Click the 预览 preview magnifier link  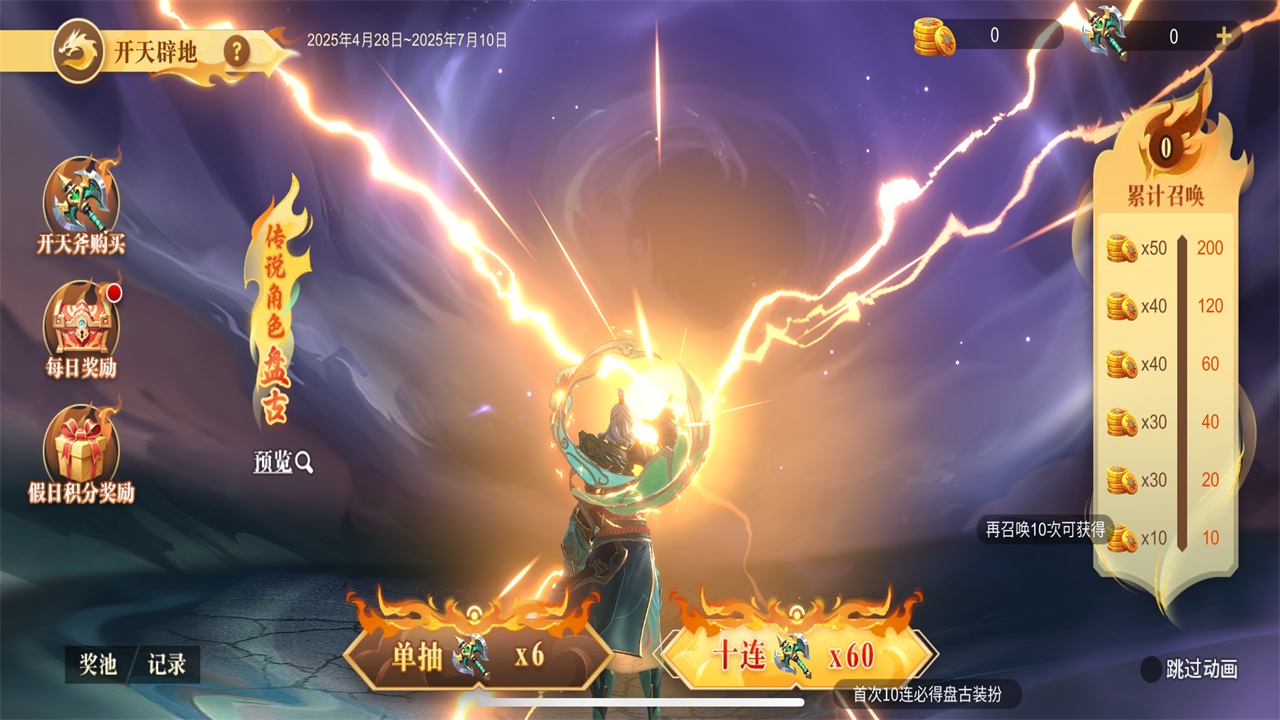pyautogui.click(x=283, y=462)
